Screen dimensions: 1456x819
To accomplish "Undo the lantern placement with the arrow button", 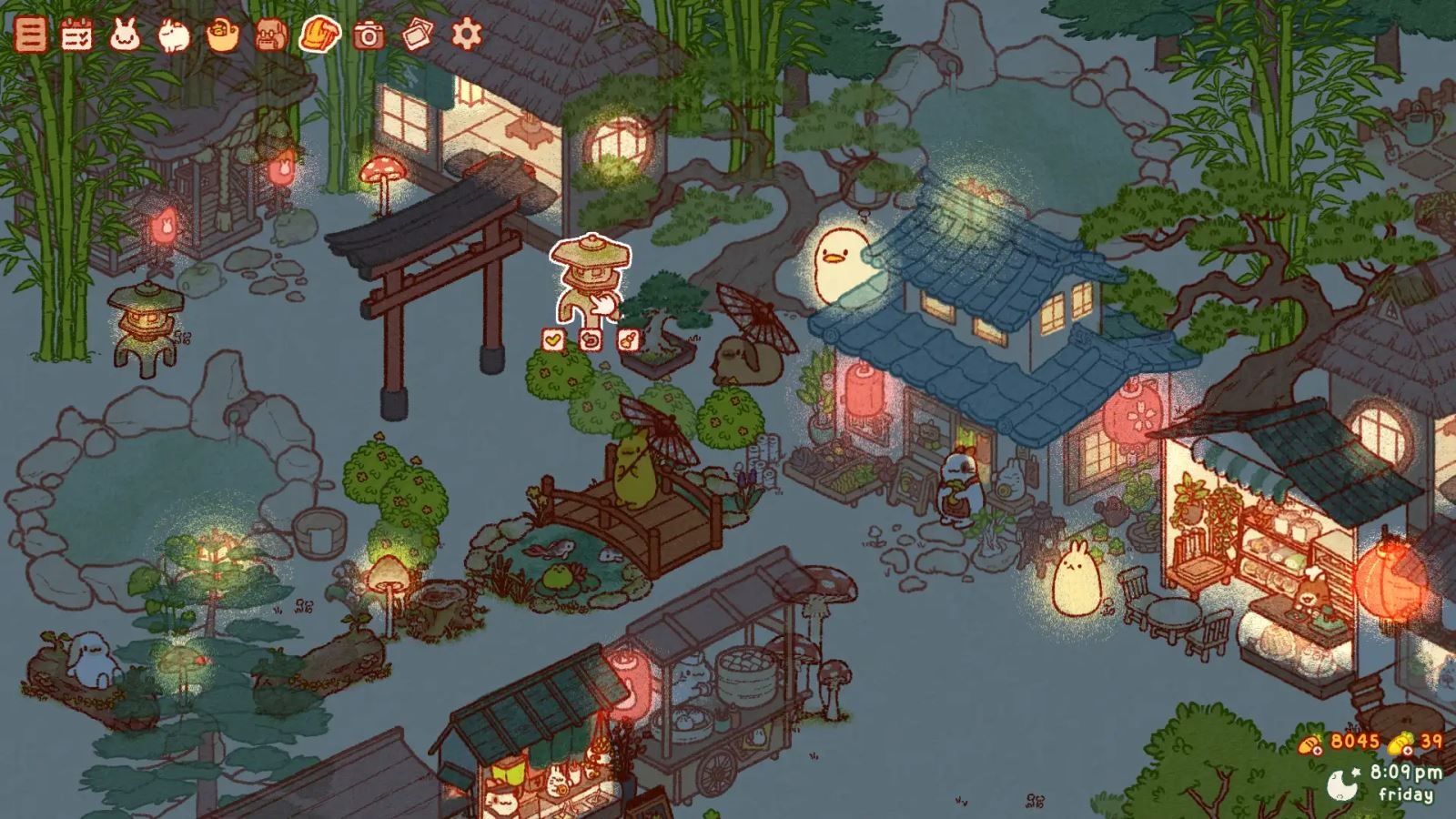I will 590,339.
